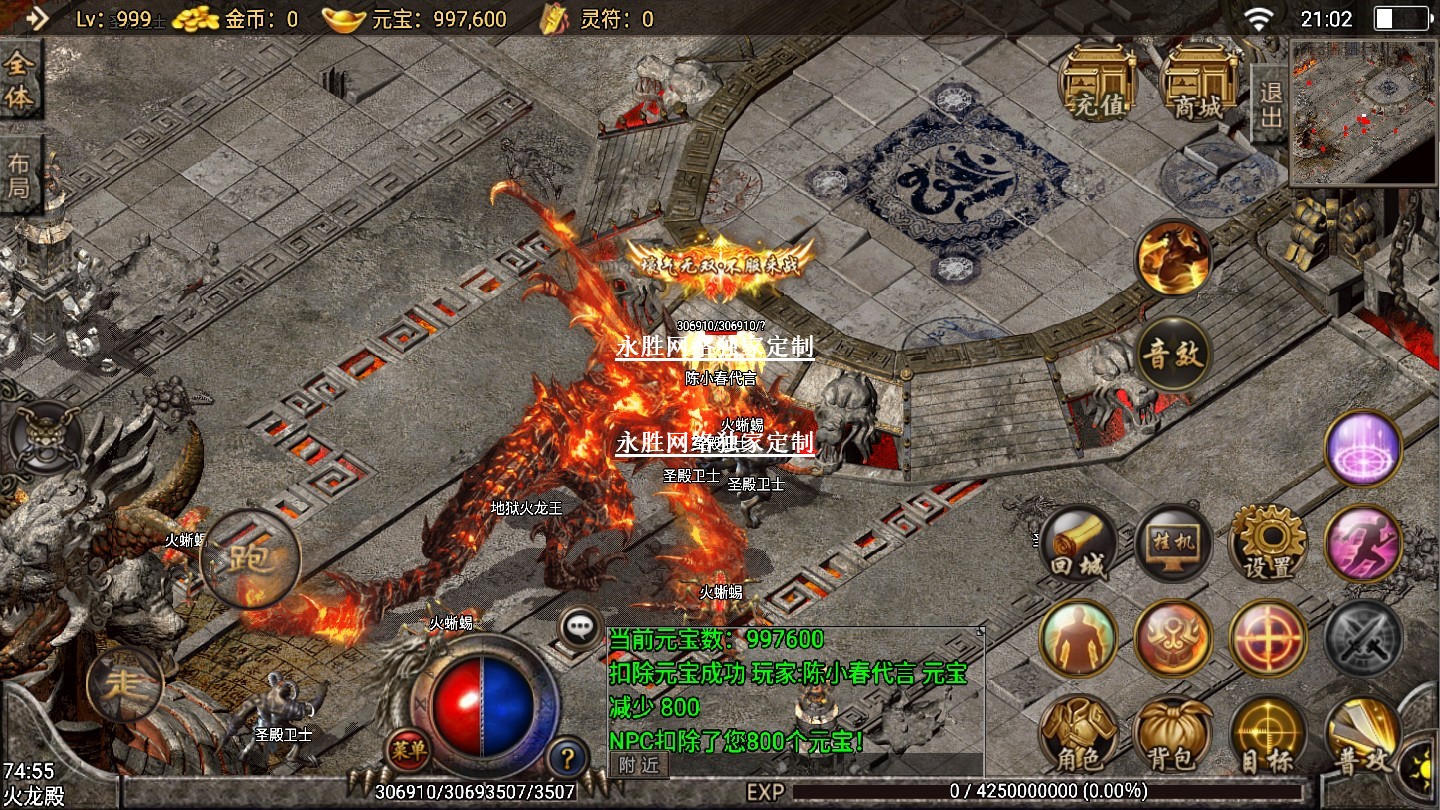This screenshot has width=1440, height=810.
Task: Use the 回城 return-to-town scroll
Action: click(x=1078, y=545)
